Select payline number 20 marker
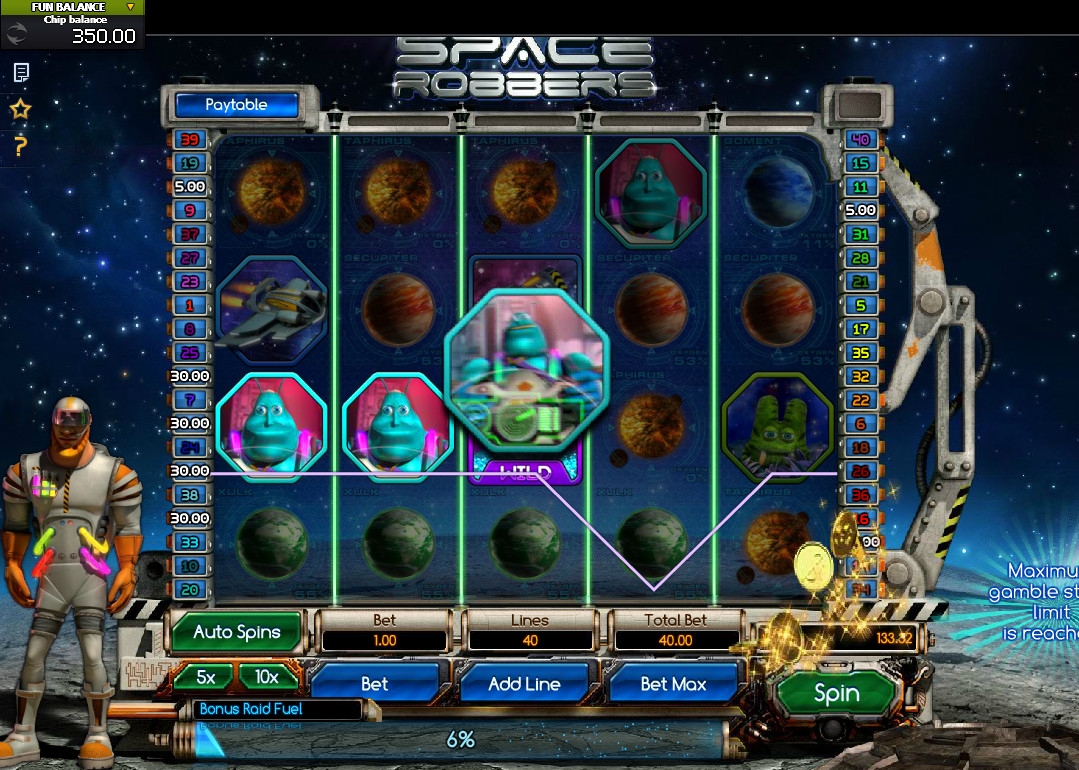Screen dimensions: 1079x770 tap(190, 589)
